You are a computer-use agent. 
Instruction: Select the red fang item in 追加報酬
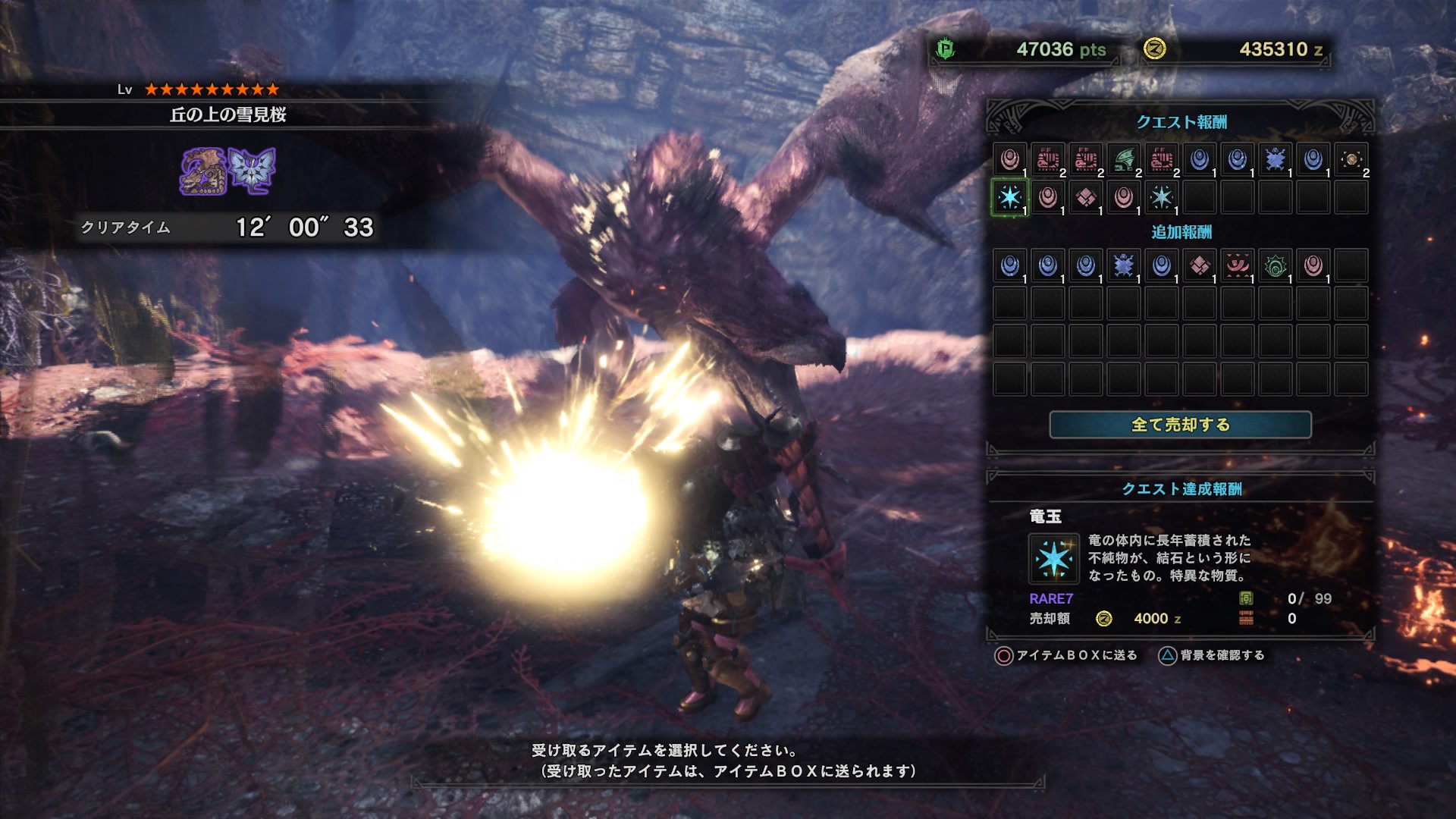(1237, 266)
